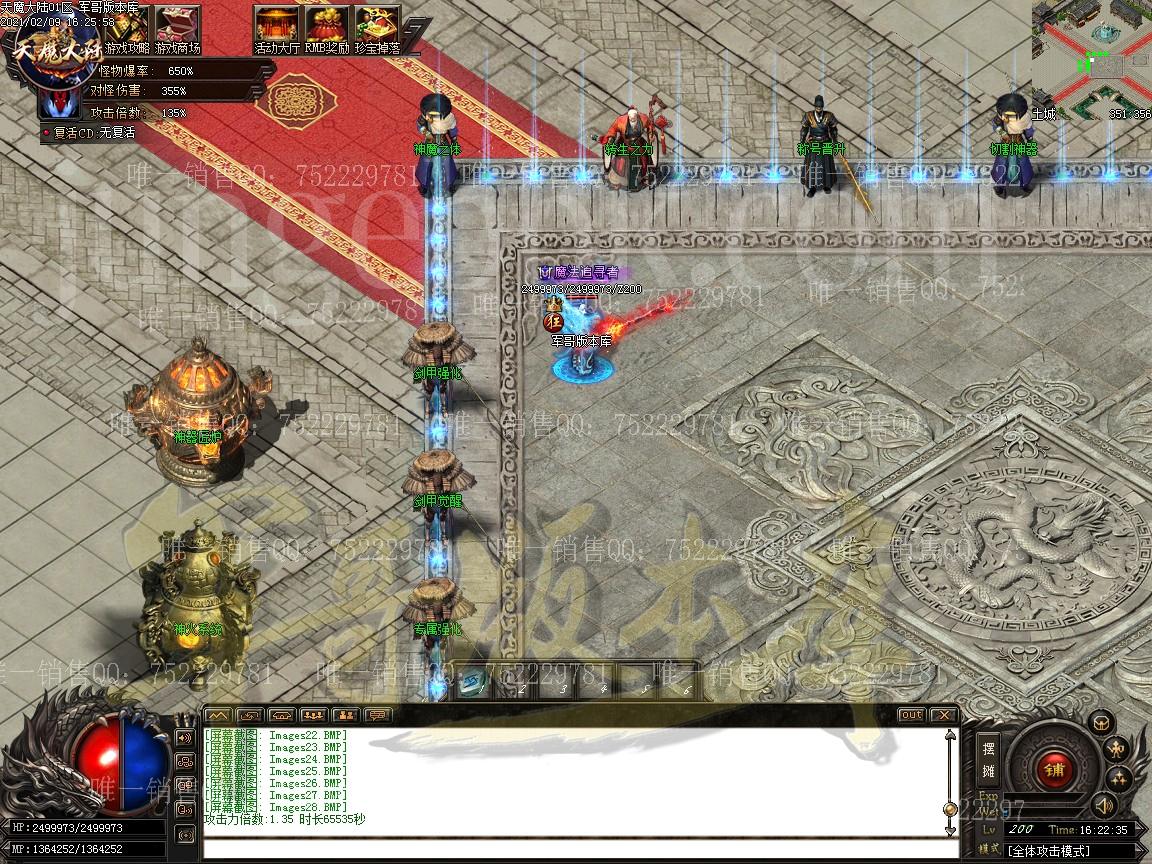Open the RMB奖励 rewards icon
Screen dimensions: 1152x864
(327, 28)
